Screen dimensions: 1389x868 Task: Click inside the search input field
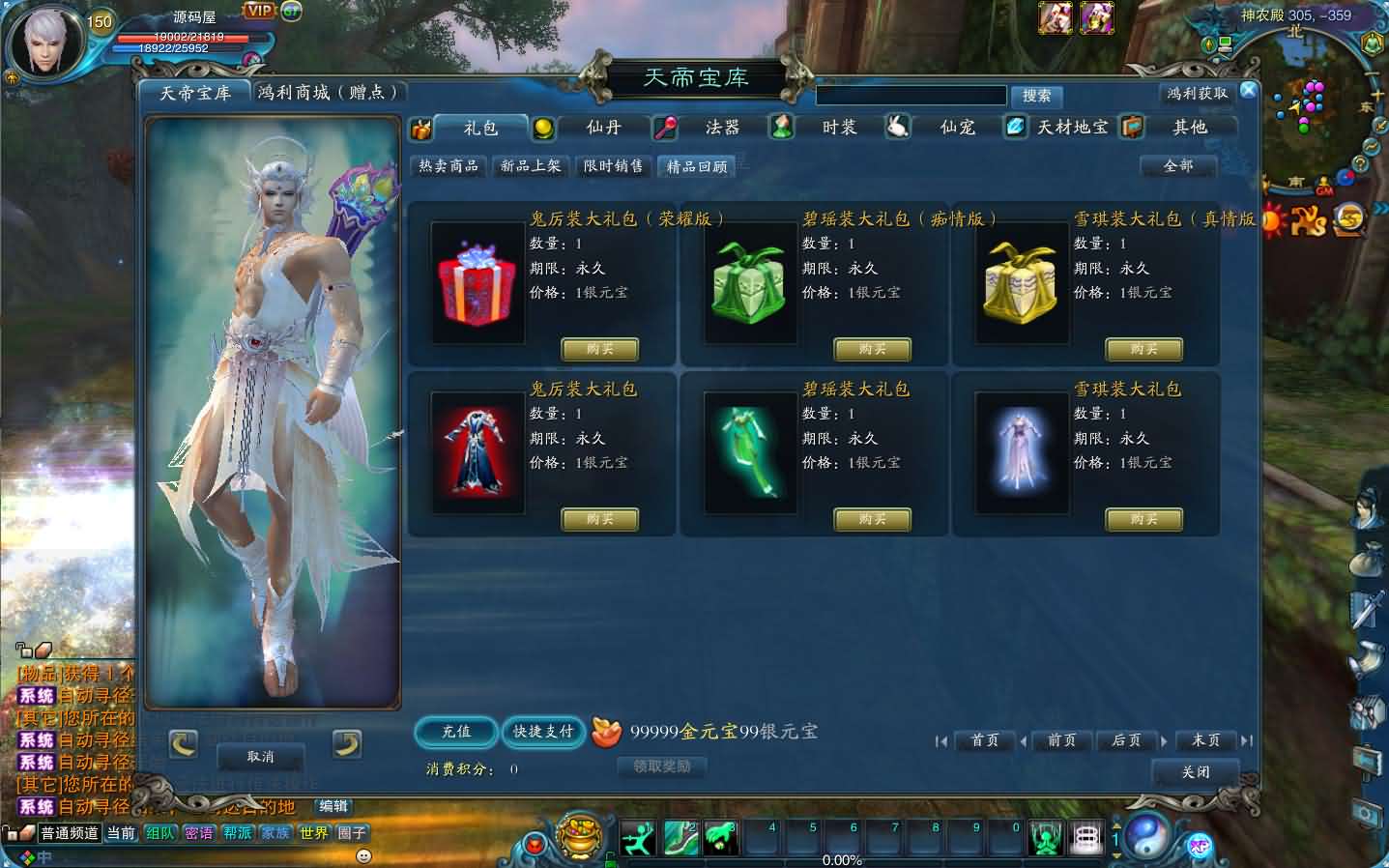click(x=910, y=95)
